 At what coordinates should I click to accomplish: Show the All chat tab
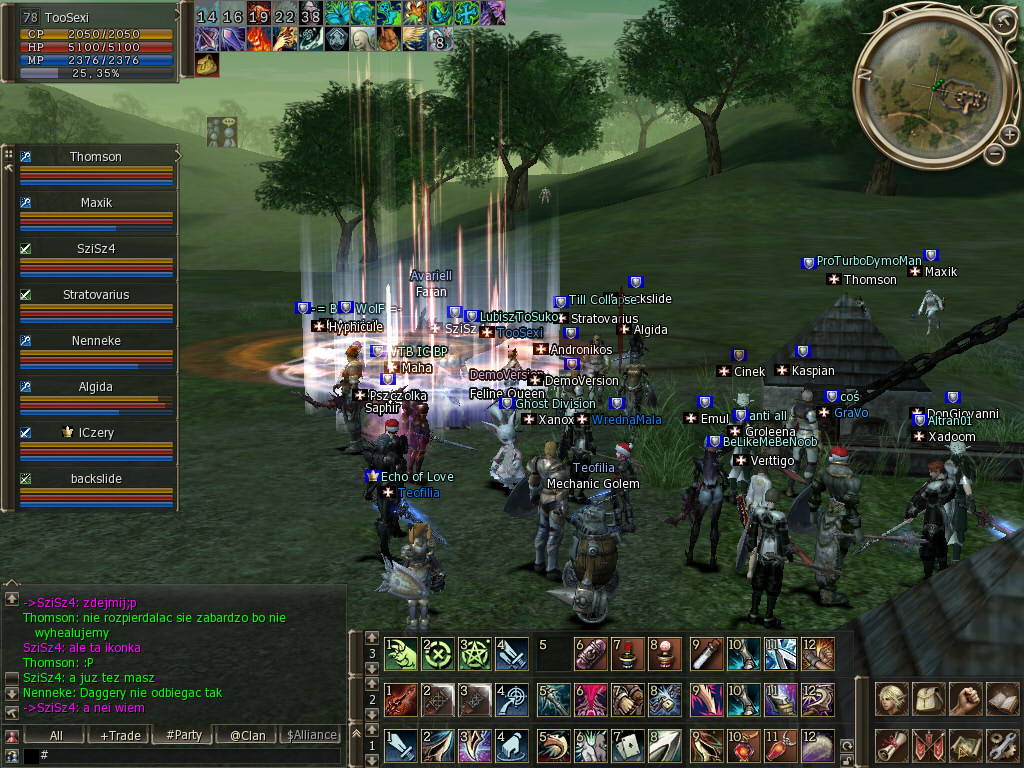(56, 735)
